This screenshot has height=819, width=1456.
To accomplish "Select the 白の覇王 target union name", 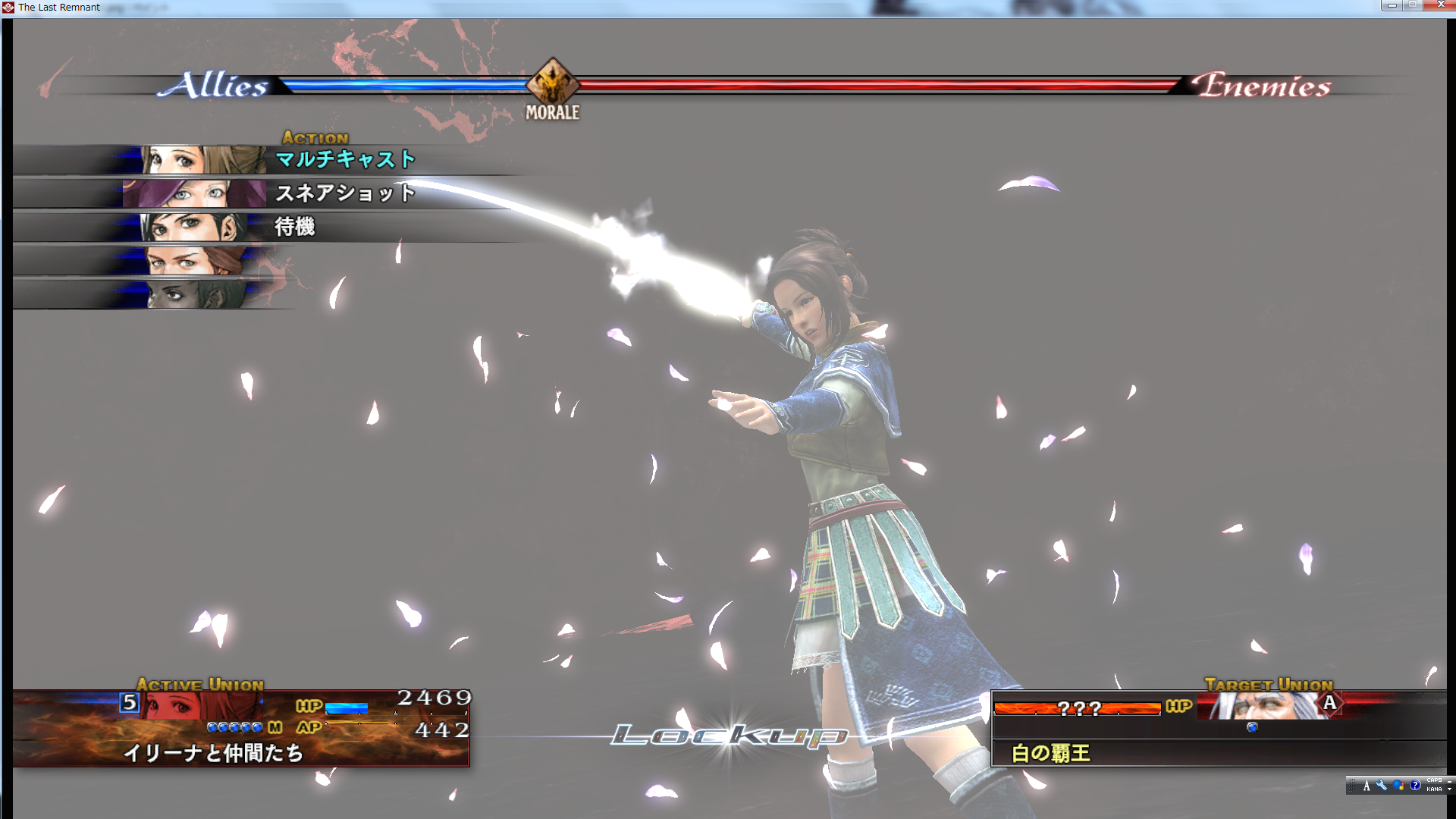I will tap(1051, 753).
